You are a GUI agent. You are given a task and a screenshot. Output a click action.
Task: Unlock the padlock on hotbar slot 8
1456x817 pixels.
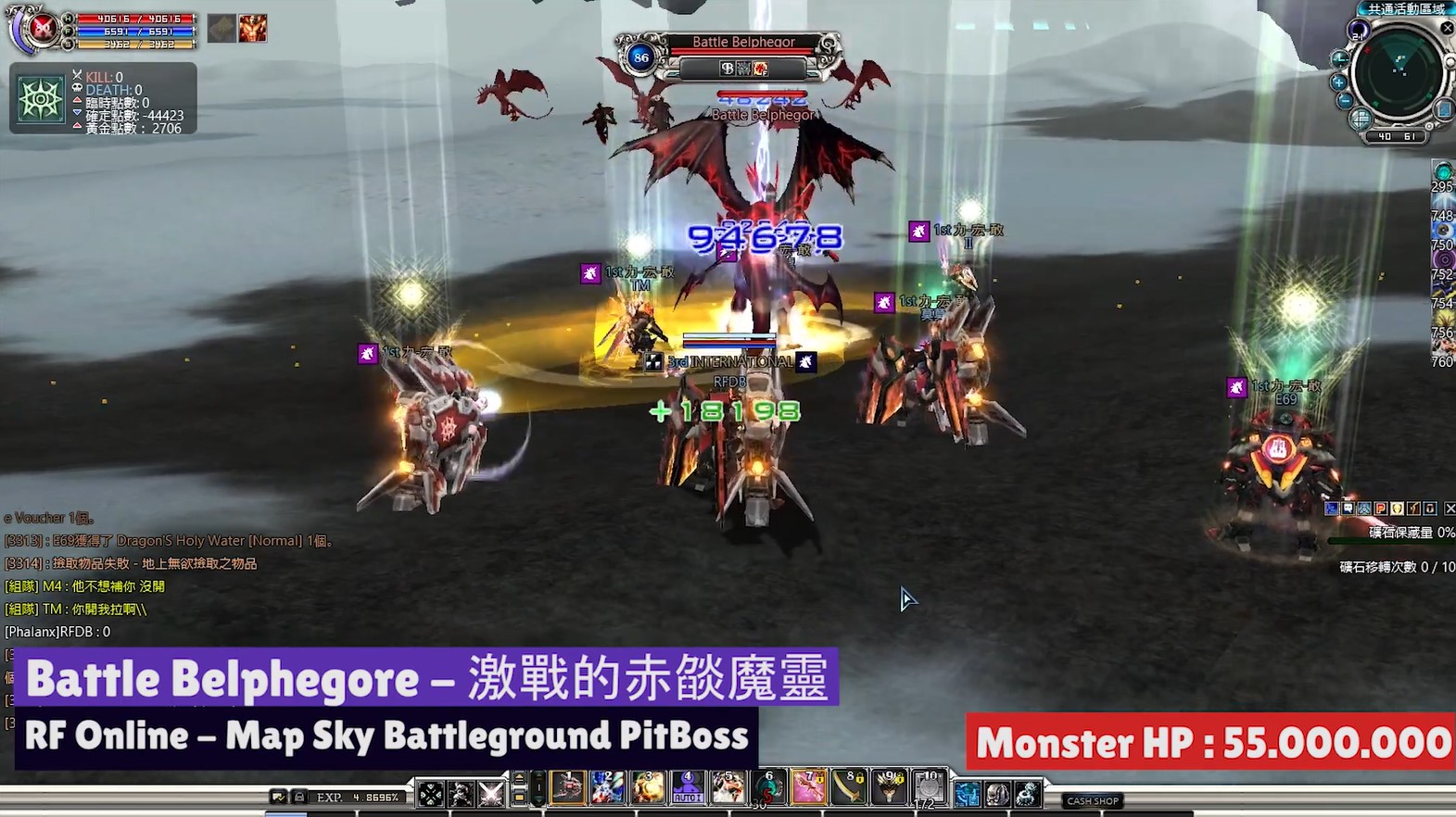[860, 780]
